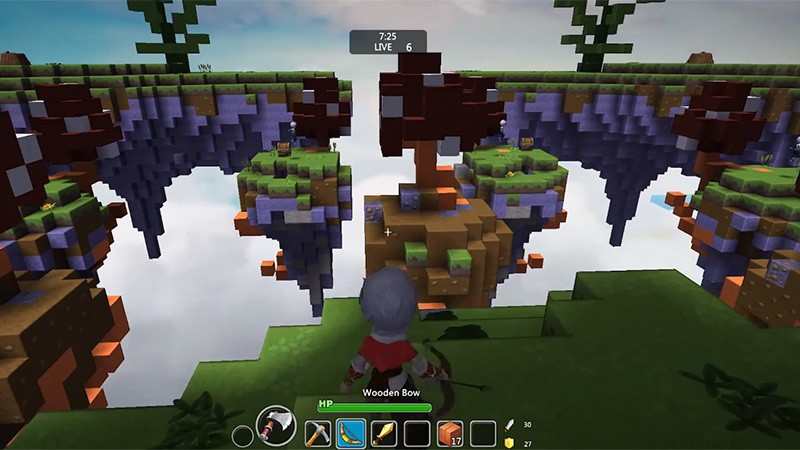The image size is (800, 450).
Task: Select the orange block stack of 17
Action: coord(450,433)
